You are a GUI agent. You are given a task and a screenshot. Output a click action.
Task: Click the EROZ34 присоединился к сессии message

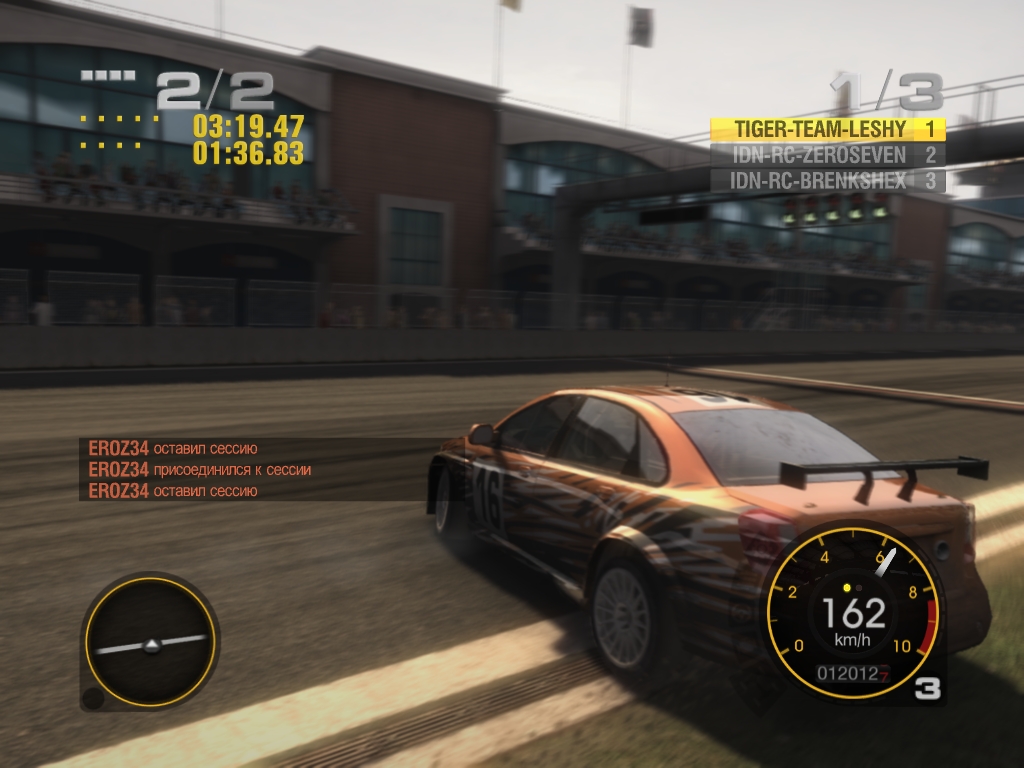tap(200, 469)
